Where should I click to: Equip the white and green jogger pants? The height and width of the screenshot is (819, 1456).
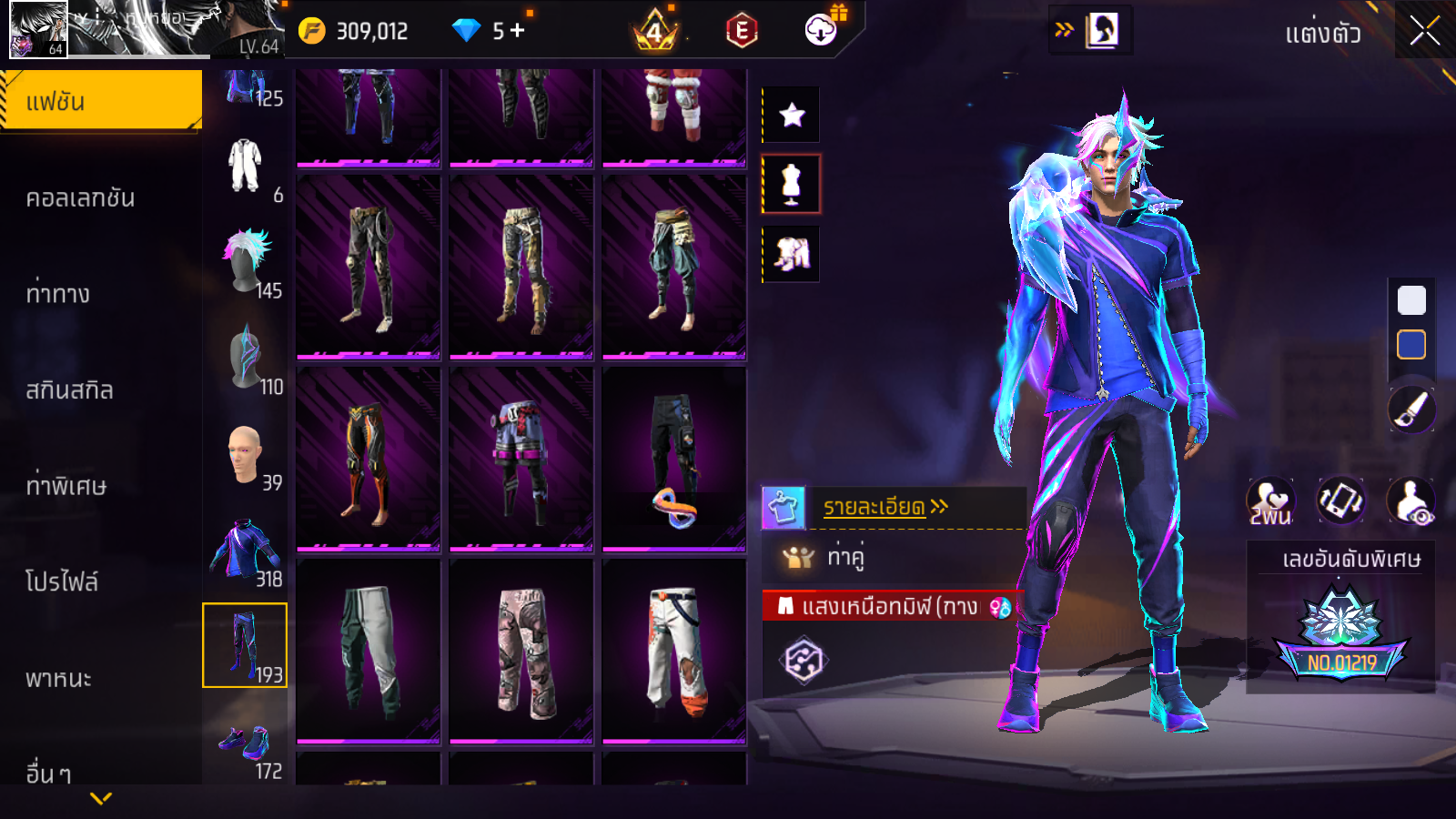(369, 650)
